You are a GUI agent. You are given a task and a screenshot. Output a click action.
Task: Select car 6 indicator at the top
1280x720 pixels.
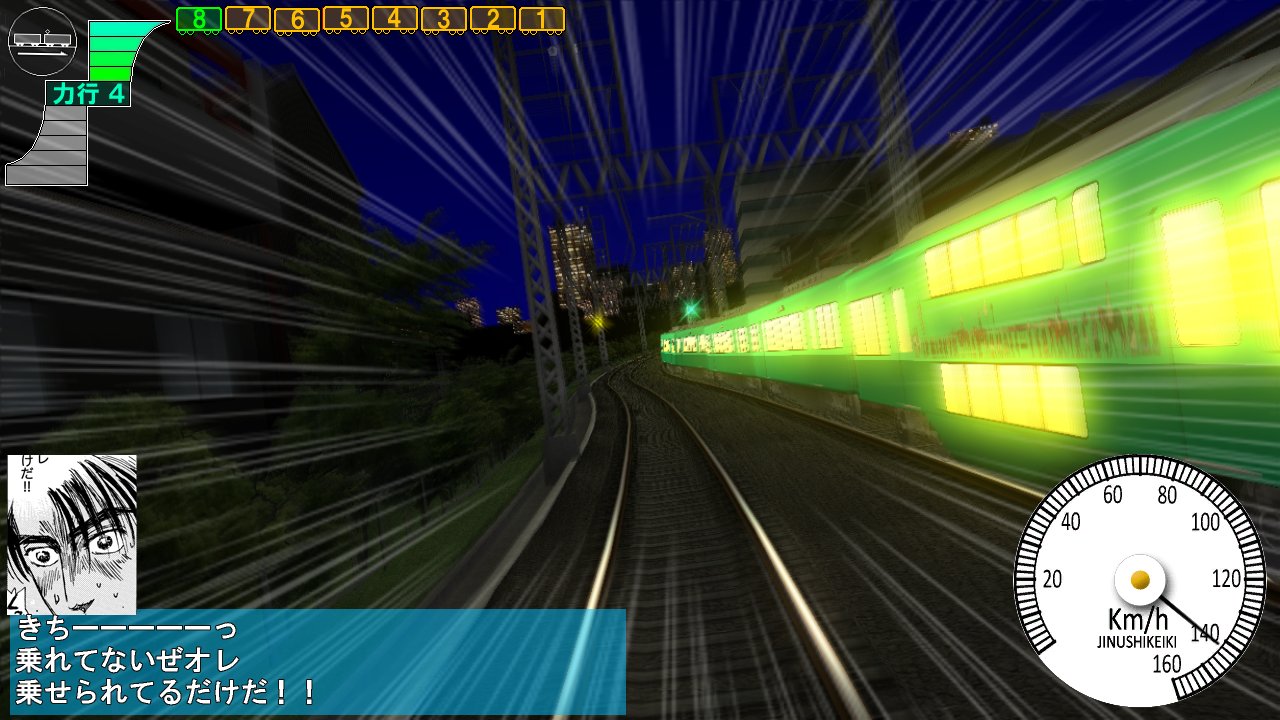coord(296,17)
